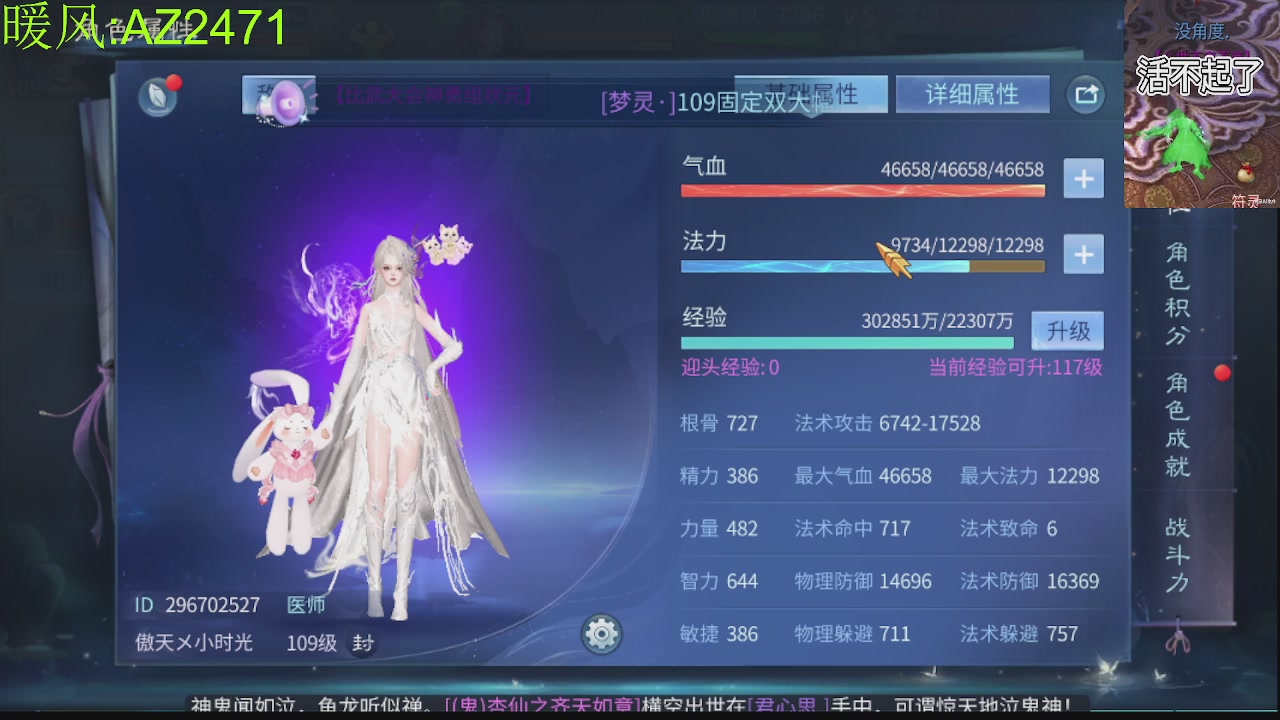Screen dimensions: 1280x720
Task: Click the plus icon next to 气血 bar
Action: (1083, 178)
